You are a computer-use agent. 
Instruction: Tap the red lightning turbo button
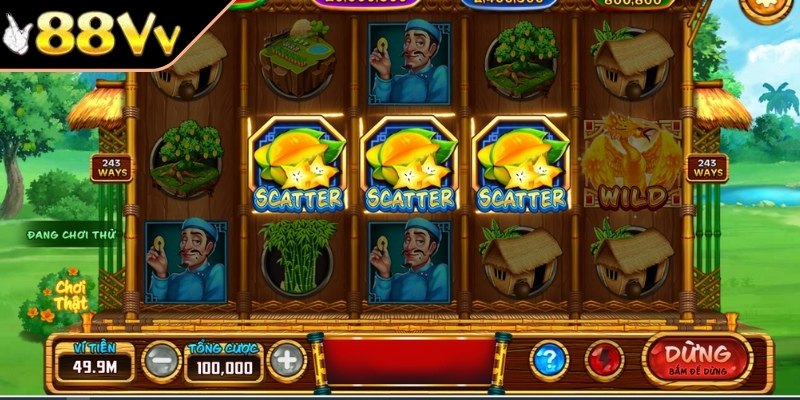tap(604, 360)
